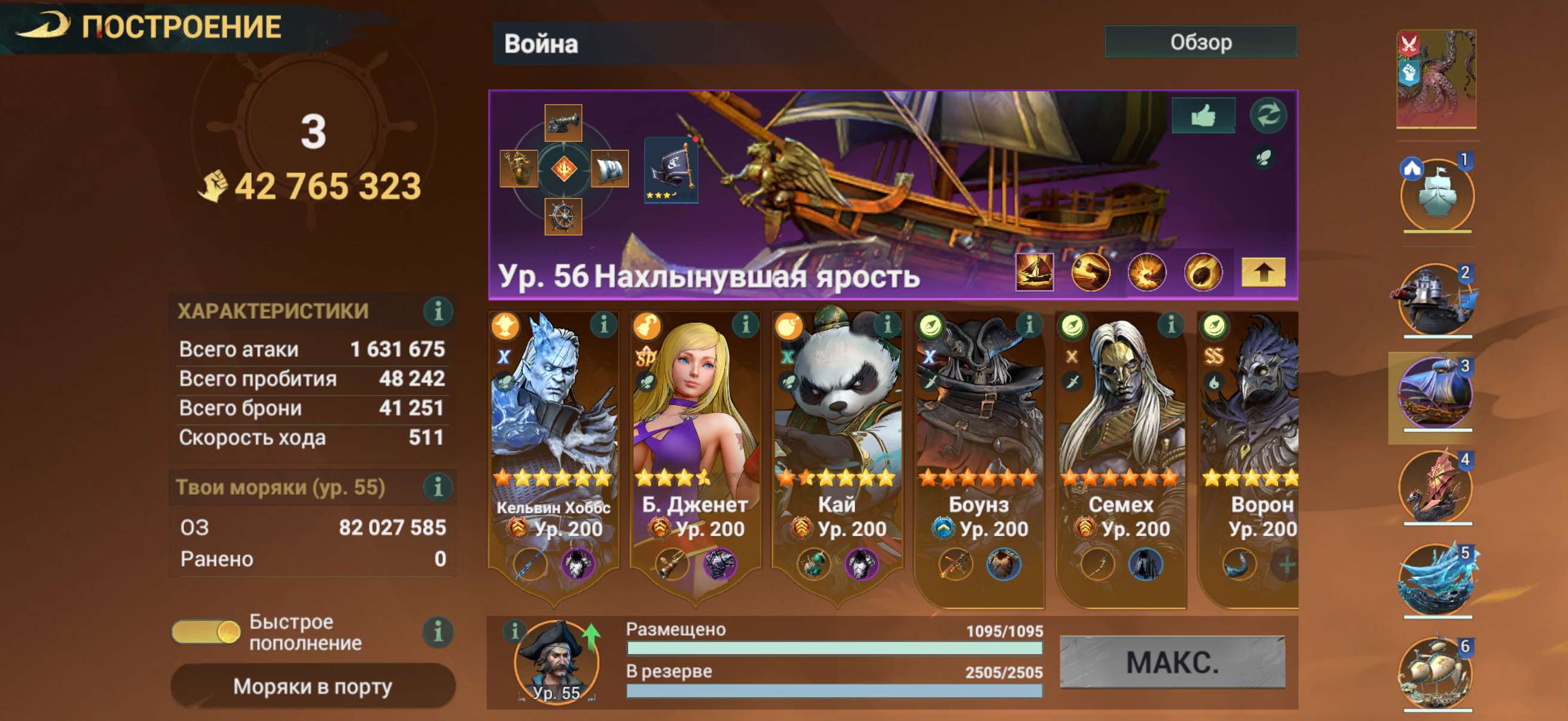The height and width of the screenshot is (721, 1568).
Task: Pick the Боунз hero card
Action: pos(979,426)
